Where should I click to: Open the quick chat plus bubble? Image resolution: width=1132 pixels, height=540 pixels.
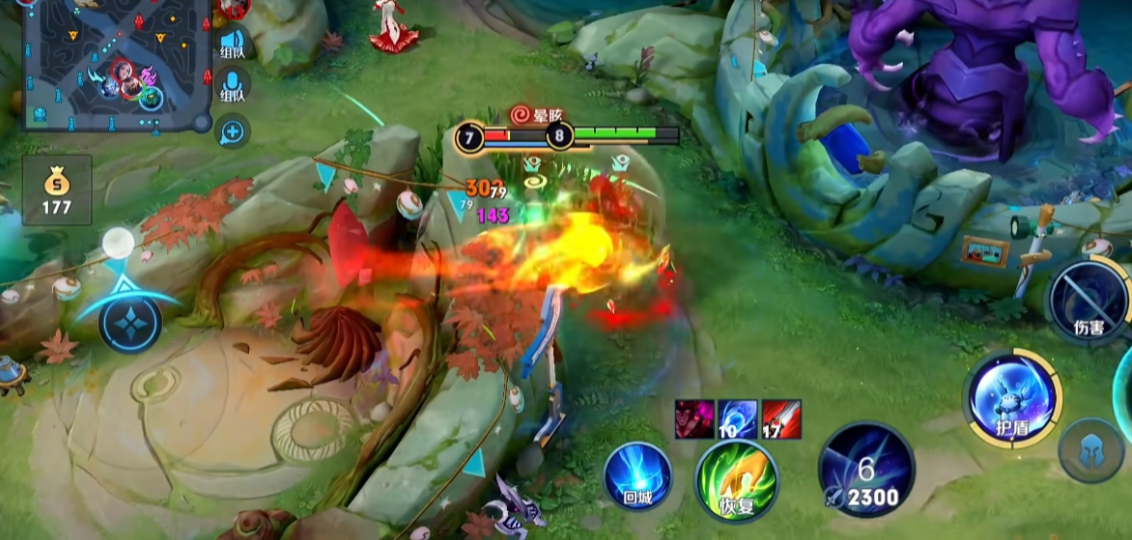(x=232, y=130)
